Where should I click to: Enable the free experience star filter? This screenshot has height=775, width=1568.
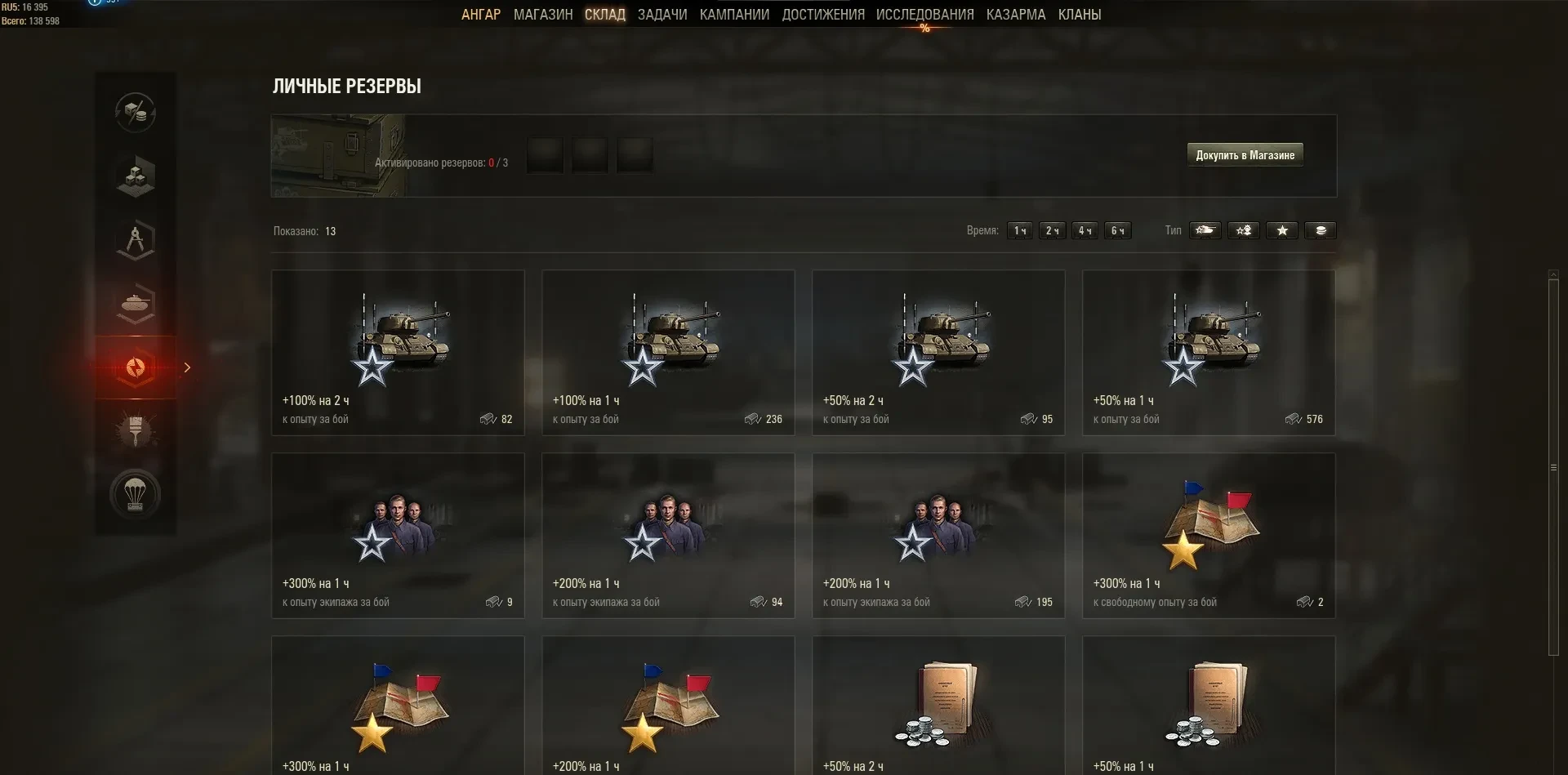1282,230
